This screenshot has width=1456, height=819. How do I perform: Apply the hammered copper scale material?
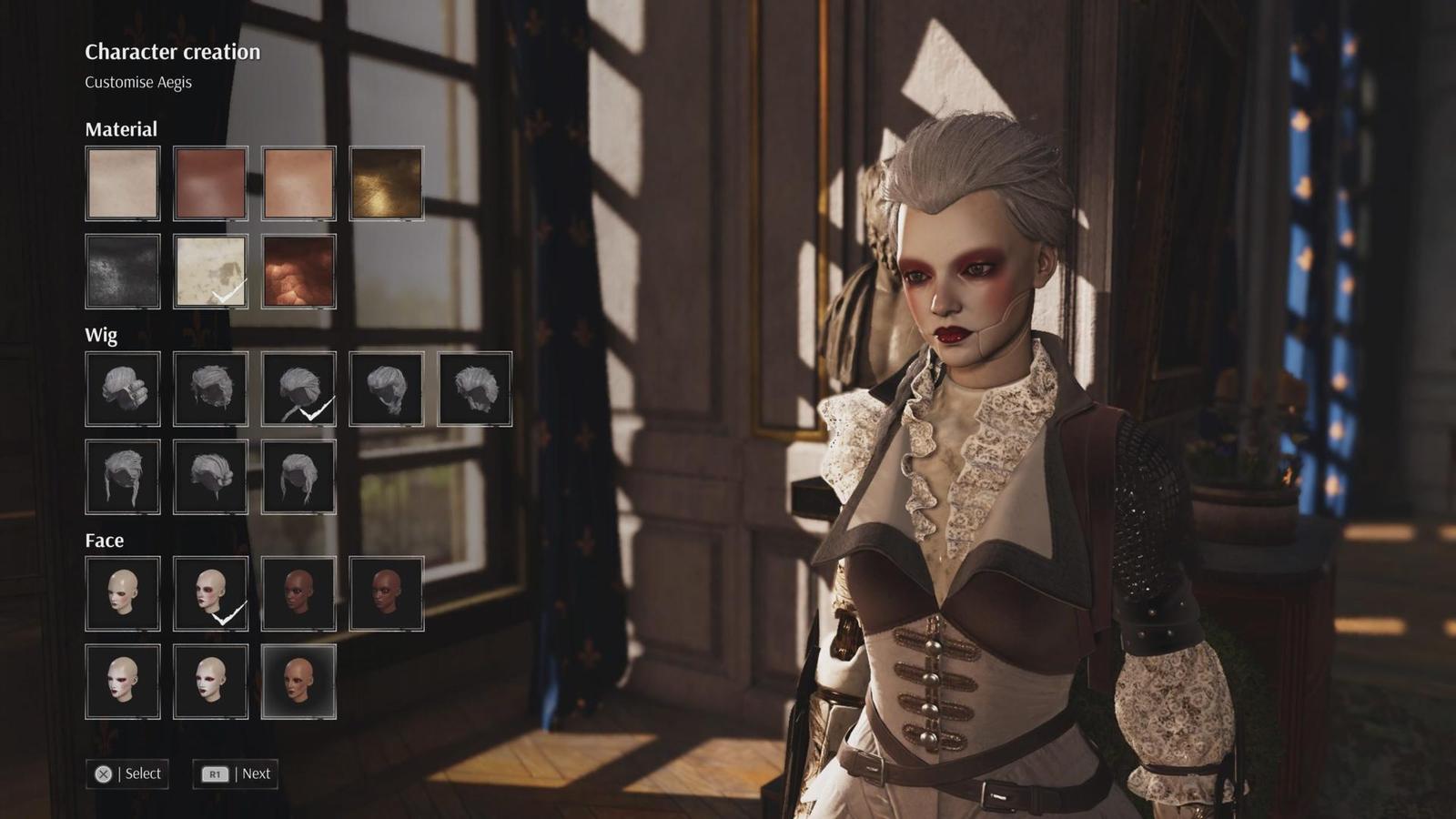(x=298, y=271)
